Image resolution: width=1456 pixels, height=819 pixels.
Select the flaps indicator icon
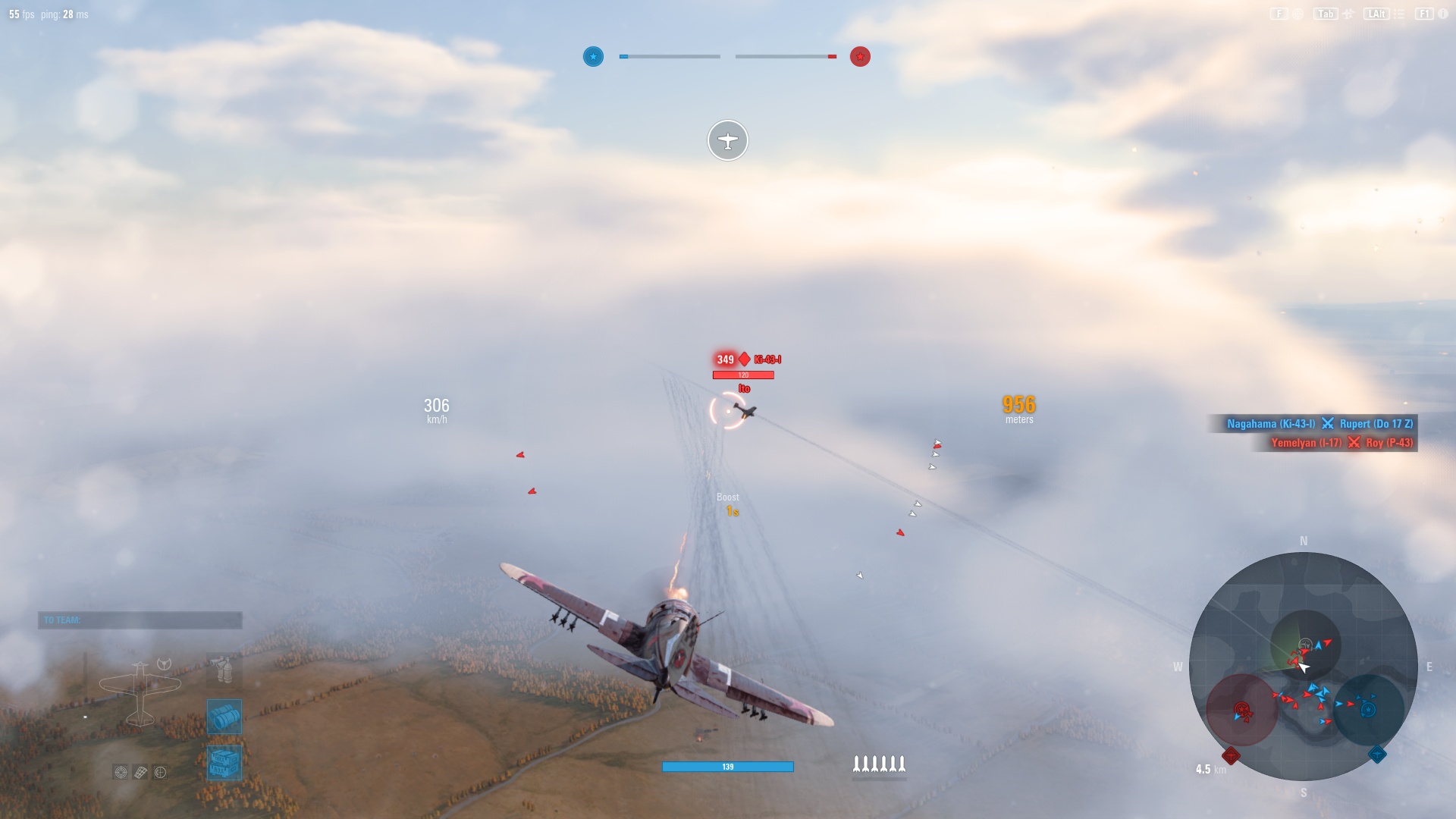[140, 772]
